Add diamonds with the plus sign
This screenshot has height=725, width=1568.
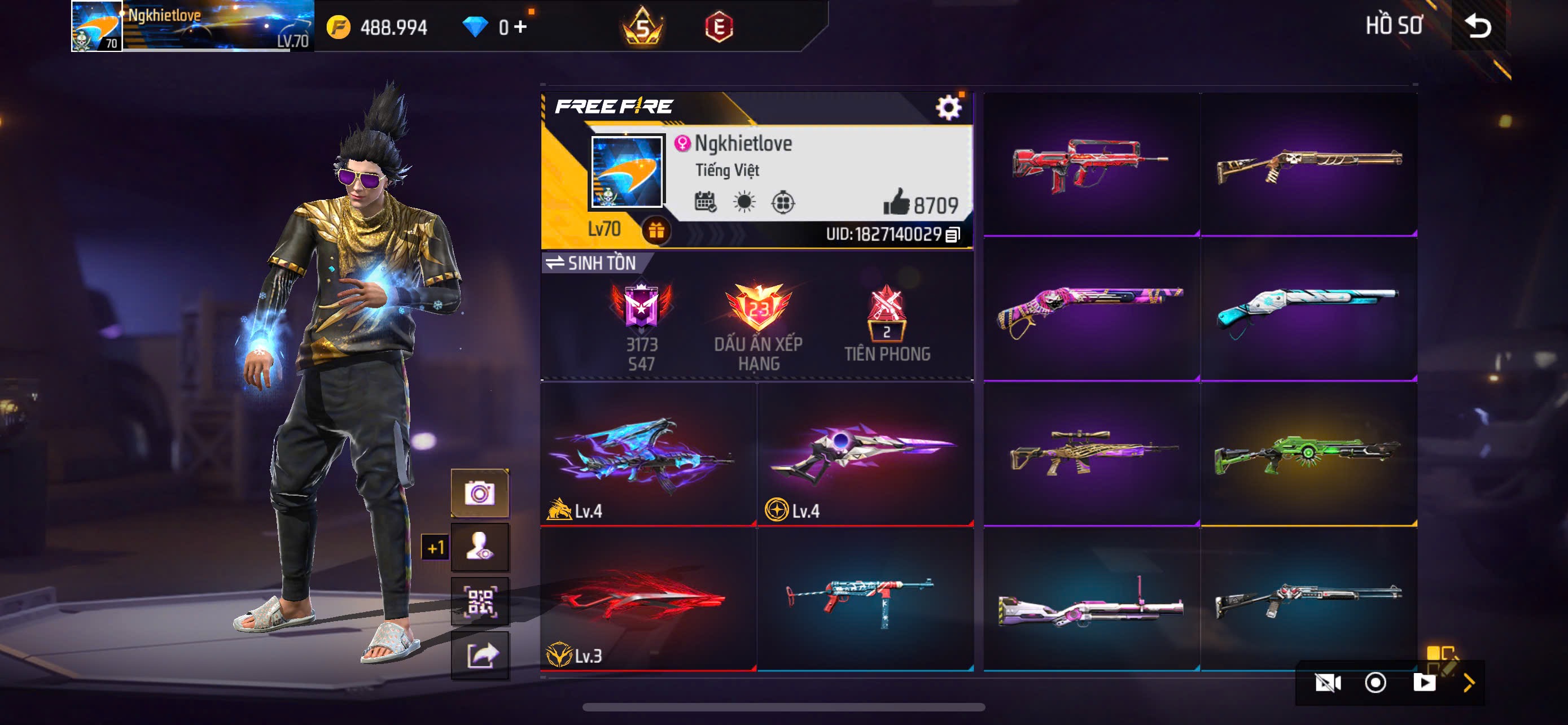520,27
